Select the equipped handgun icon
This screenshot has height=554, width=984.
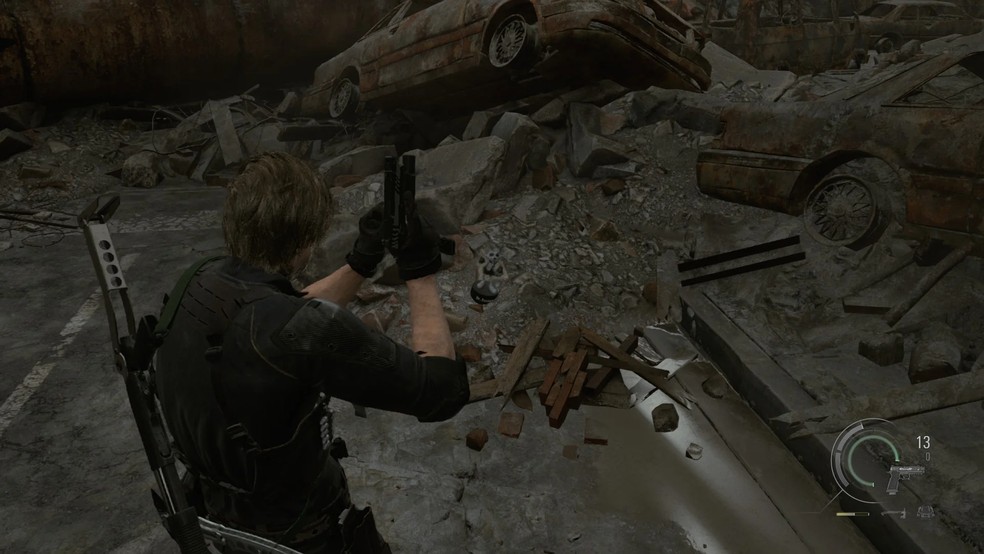904,479
